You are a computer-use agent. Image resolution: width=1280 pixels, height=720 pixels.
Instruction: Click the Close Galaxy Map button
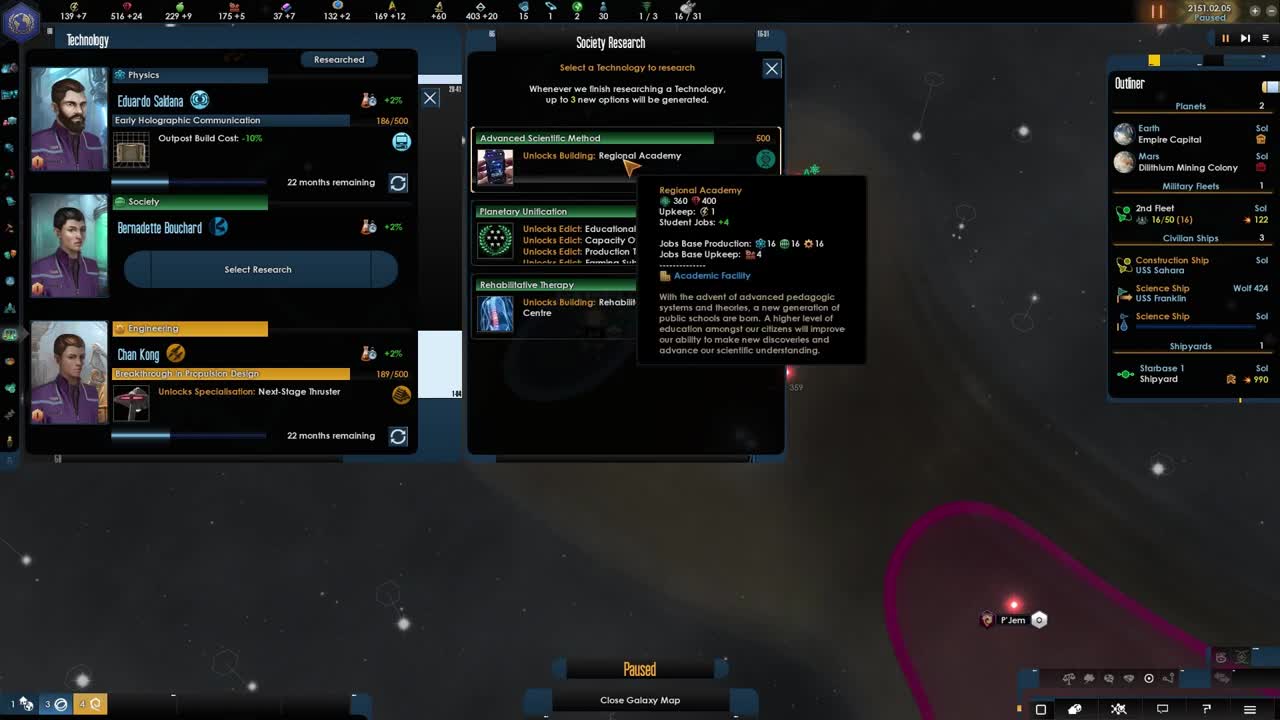tap(639, 700)
